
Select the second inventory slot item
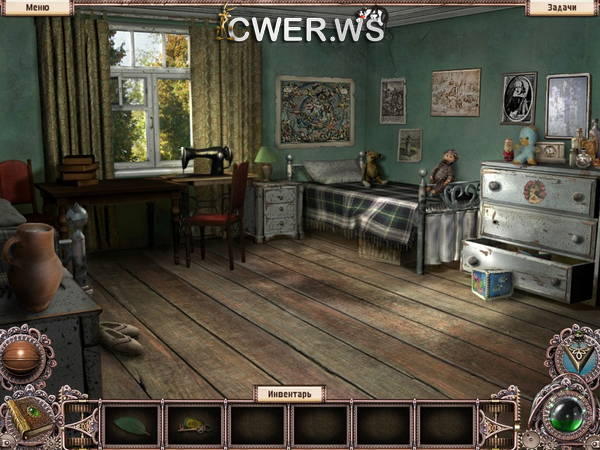pyautogui.click(x=194, y=425)
